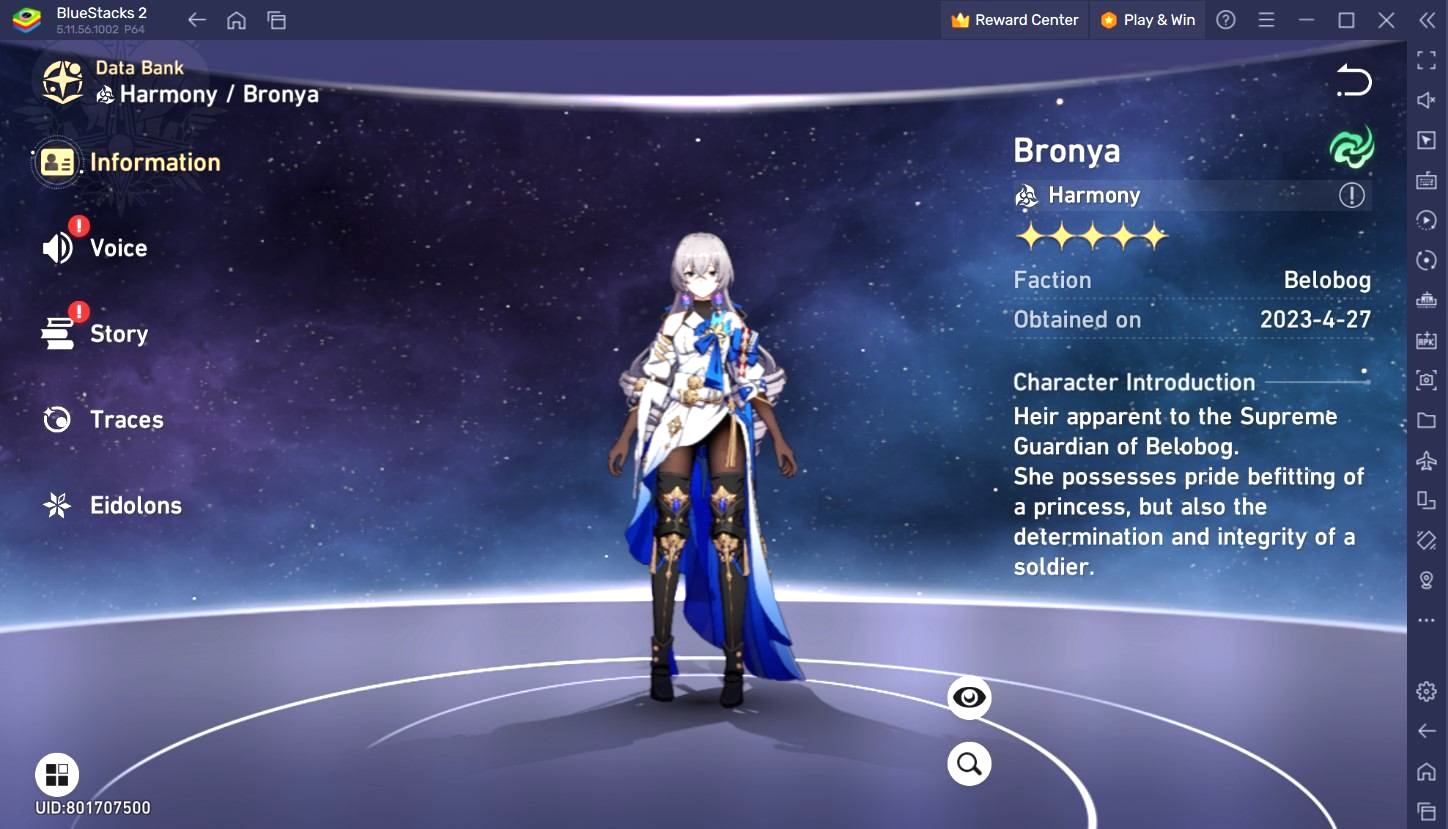Open Harmony path info exclamation icon
The image size is (1448, 829).
pyautogui.click(x=1351, y=196)
